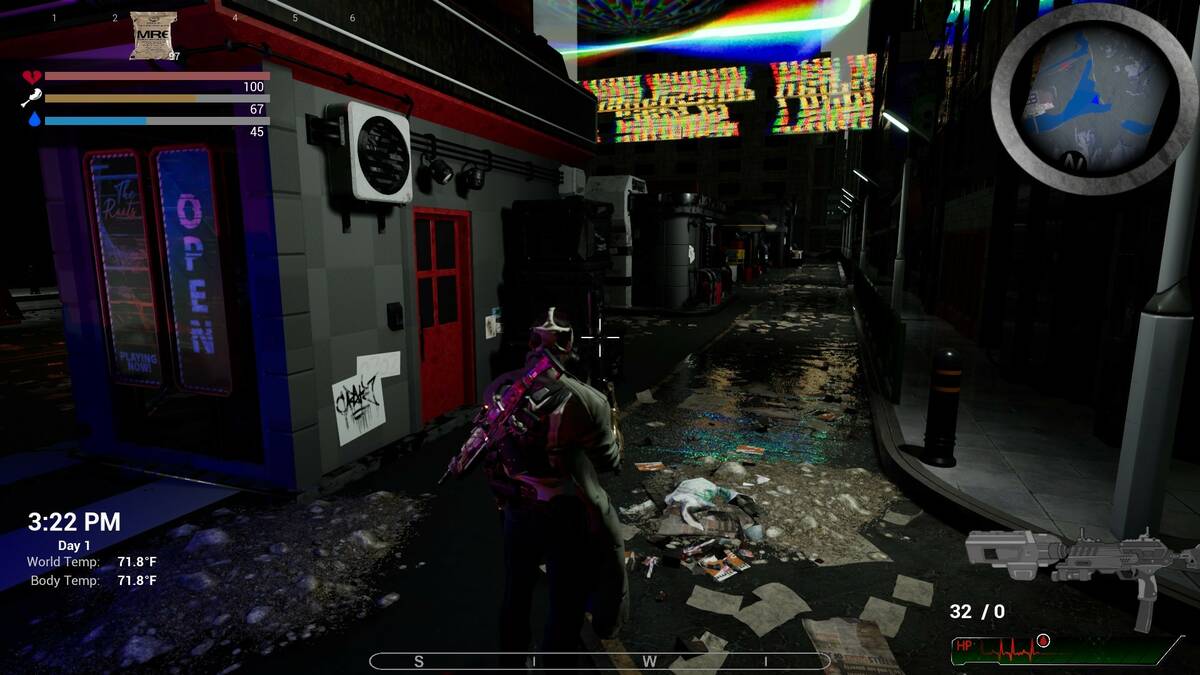Click the compass bar at the bottom
The image size is (1200, 675).
[x=599, y=661]
